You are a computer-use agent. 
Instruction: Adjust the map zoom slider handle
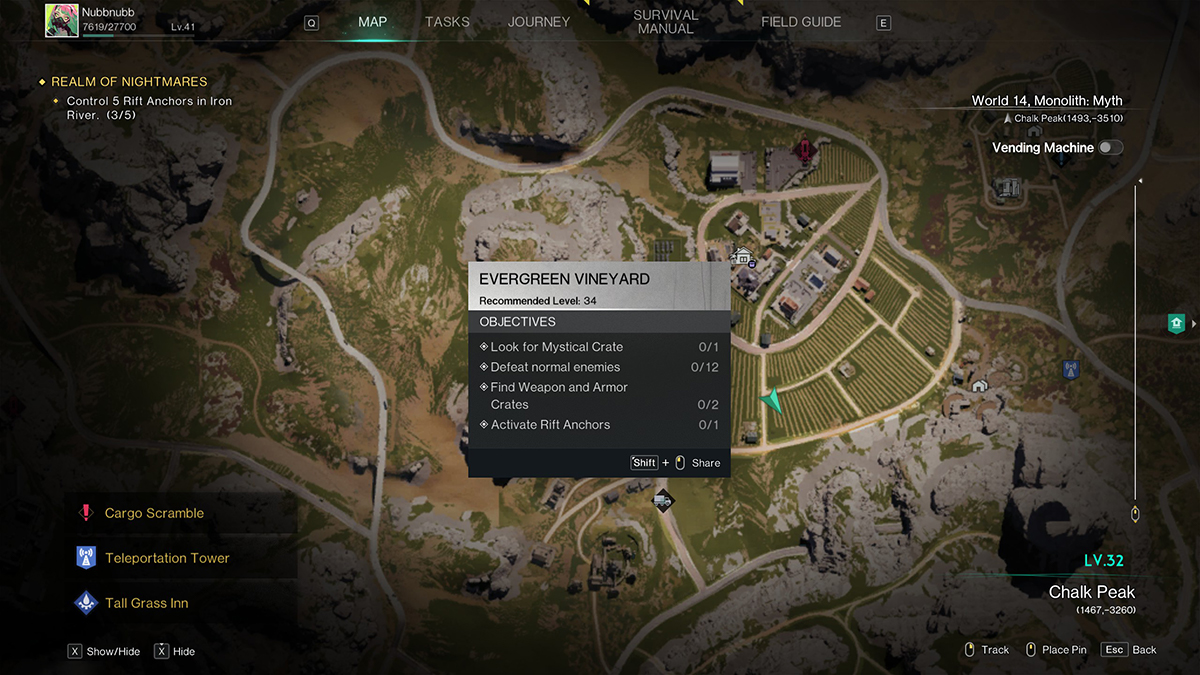1135,514
